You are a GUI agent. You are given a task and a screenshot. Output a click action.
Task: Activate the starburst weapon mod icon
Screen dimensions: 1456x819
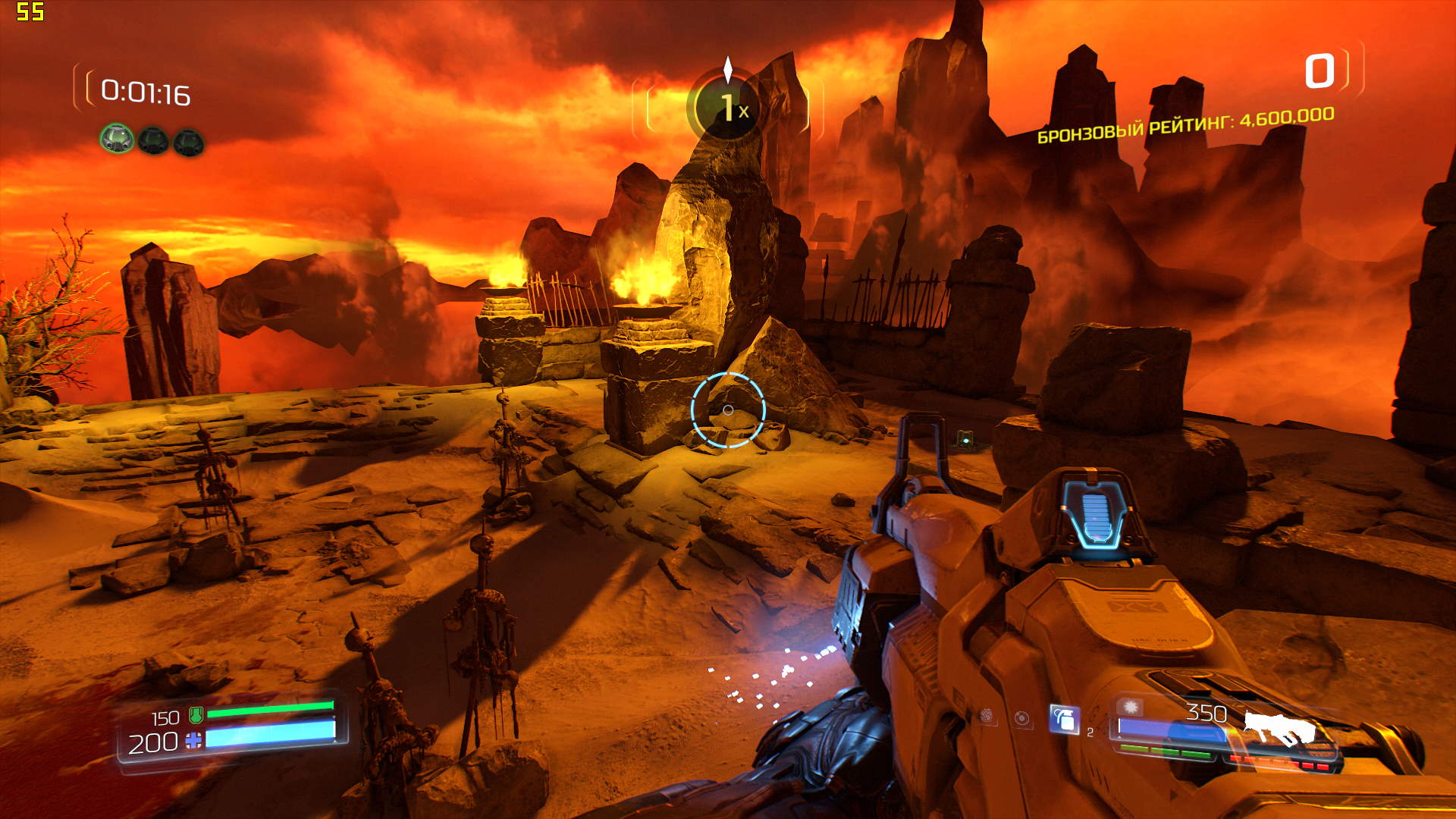click(x=1131, y=708)
